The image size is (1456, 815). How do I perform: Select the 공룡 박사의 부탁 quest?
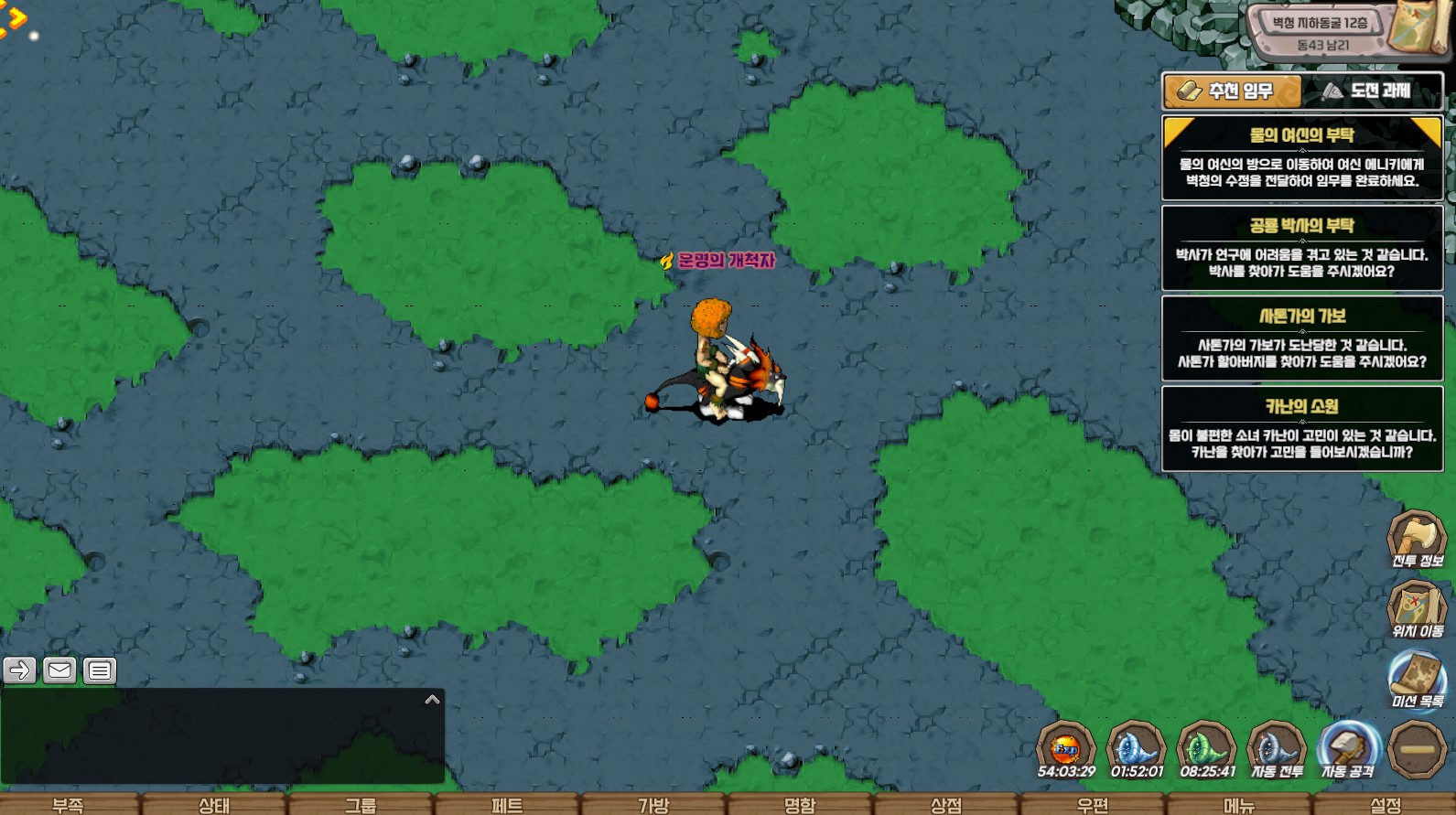tap(1301, 248)
